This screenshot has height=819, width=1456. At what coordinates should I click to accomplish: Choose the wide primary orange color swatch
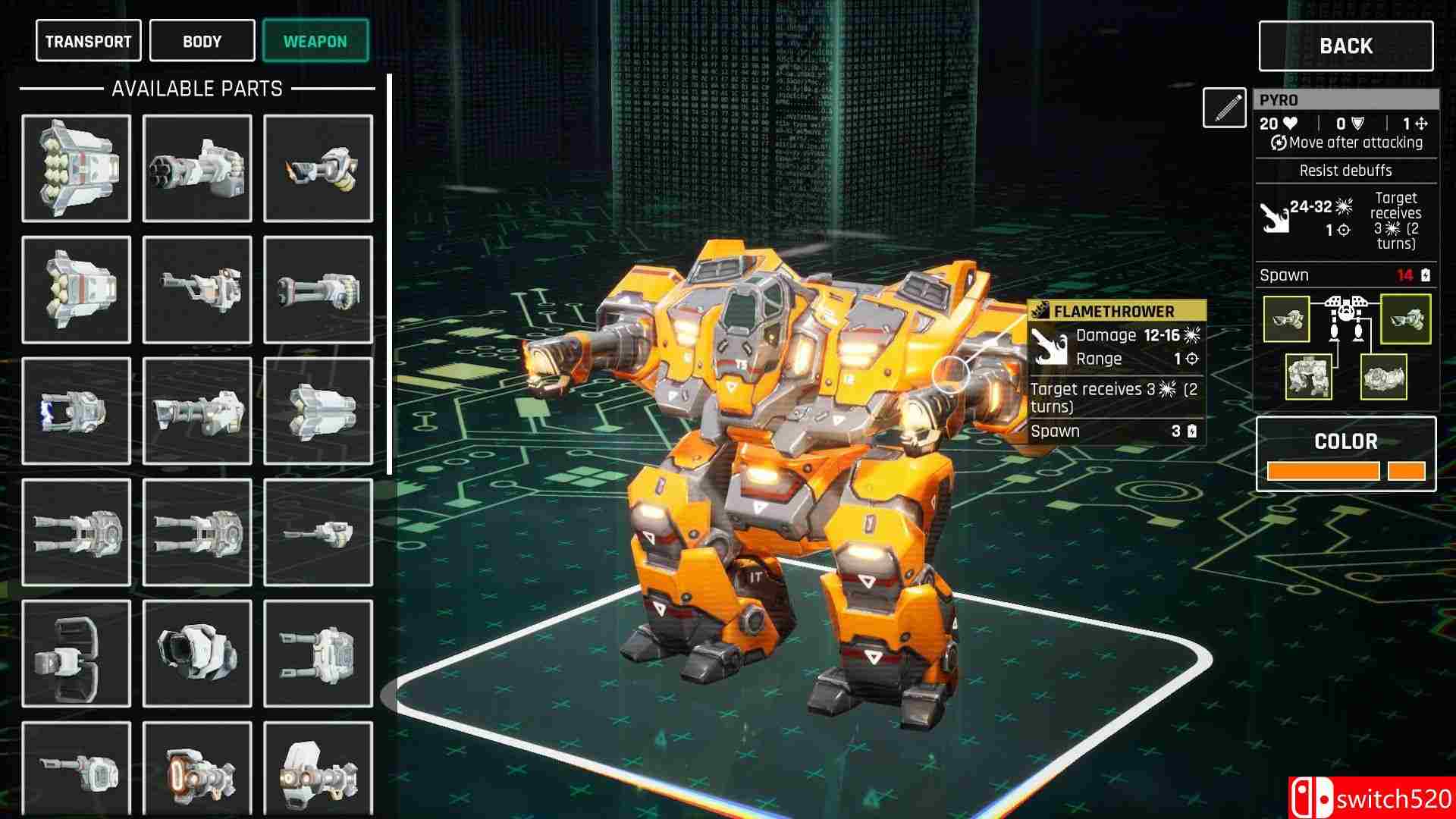(x=1323, y=471)
